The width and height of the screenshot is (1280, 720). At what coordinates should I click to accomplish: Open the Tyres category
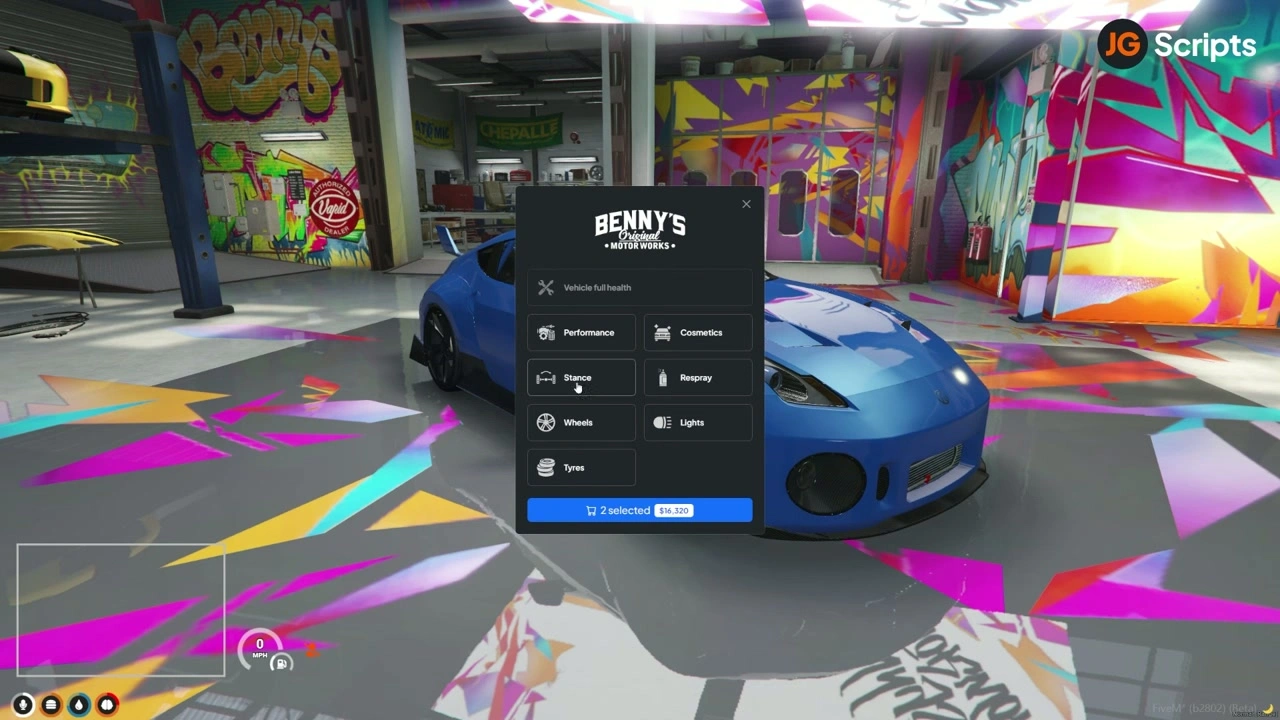coord(581,468)
